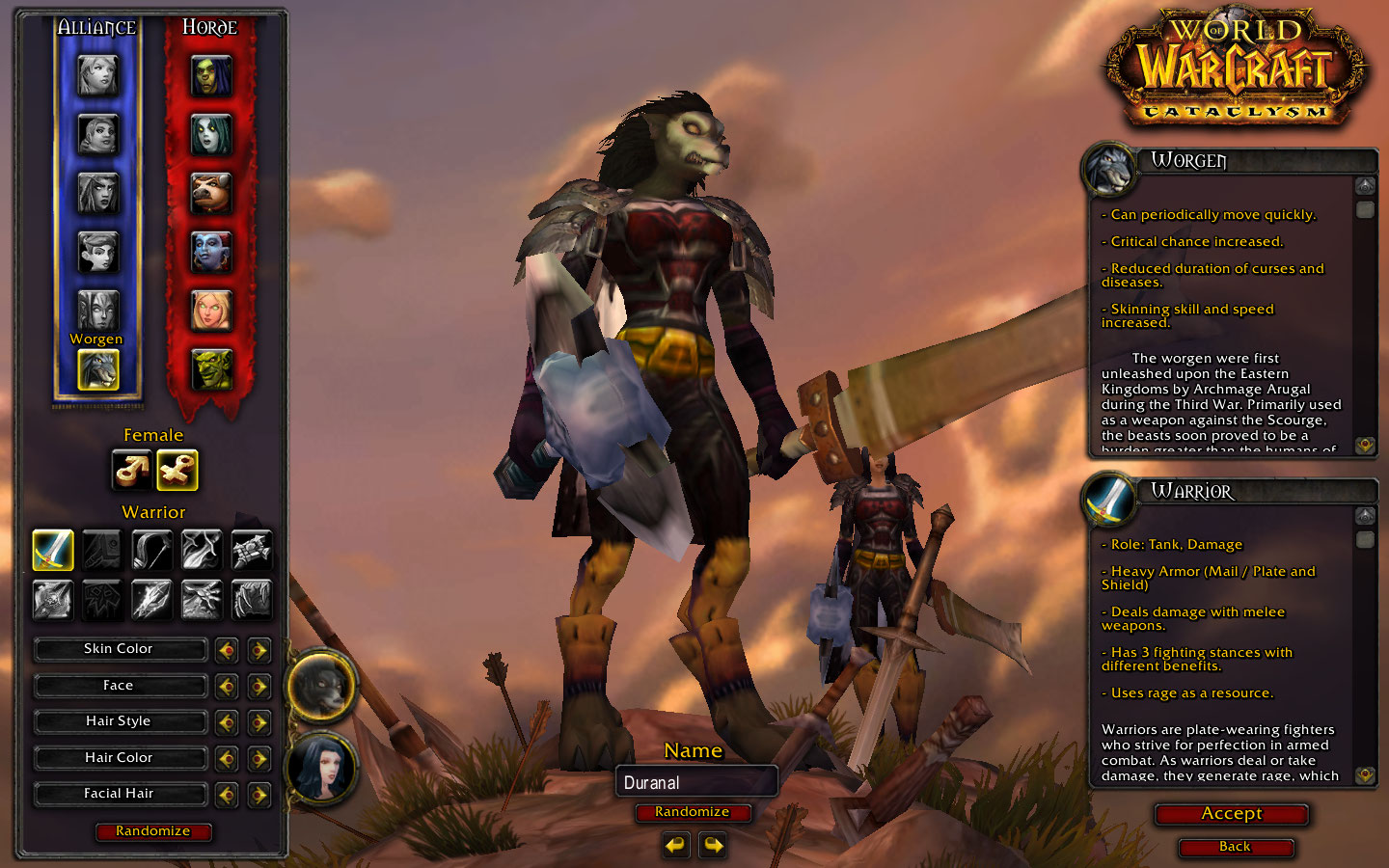
Task: Select the Goblin race portrait
Action: 211,369
